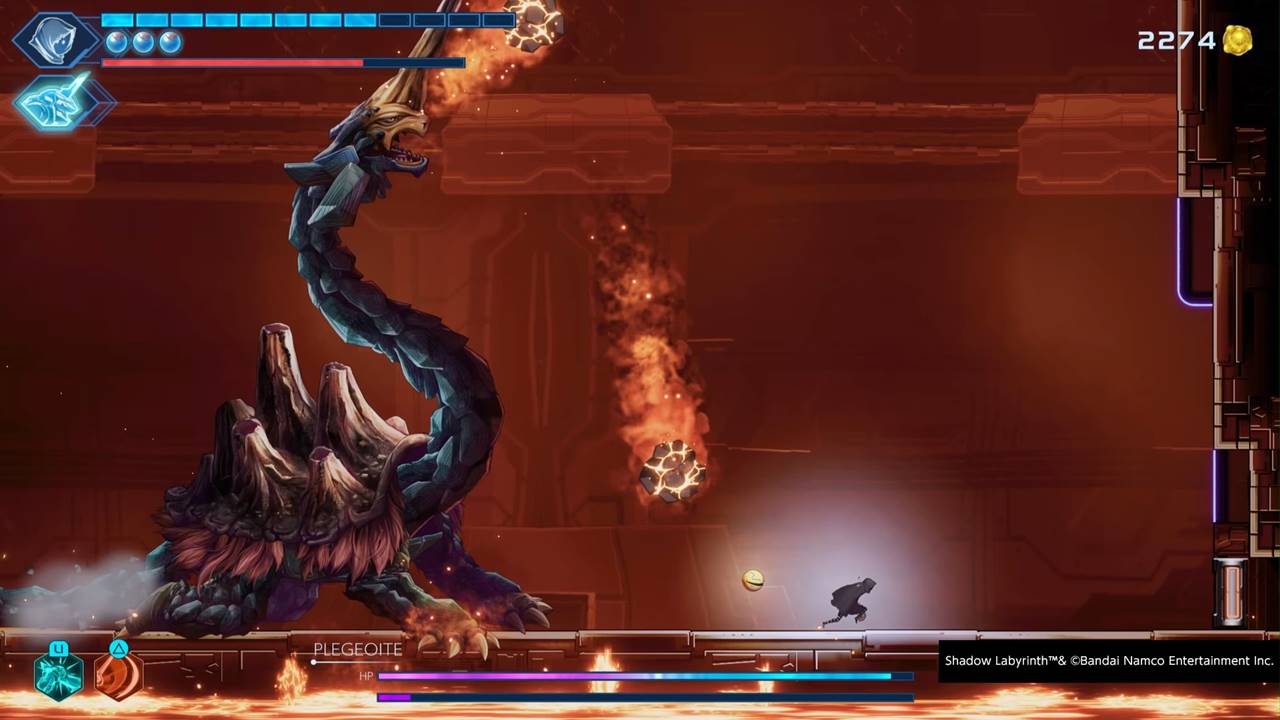Use the orange crescent slash skill
The image size is (1280, 720).
pyautogui.click(x=118, y=674)
